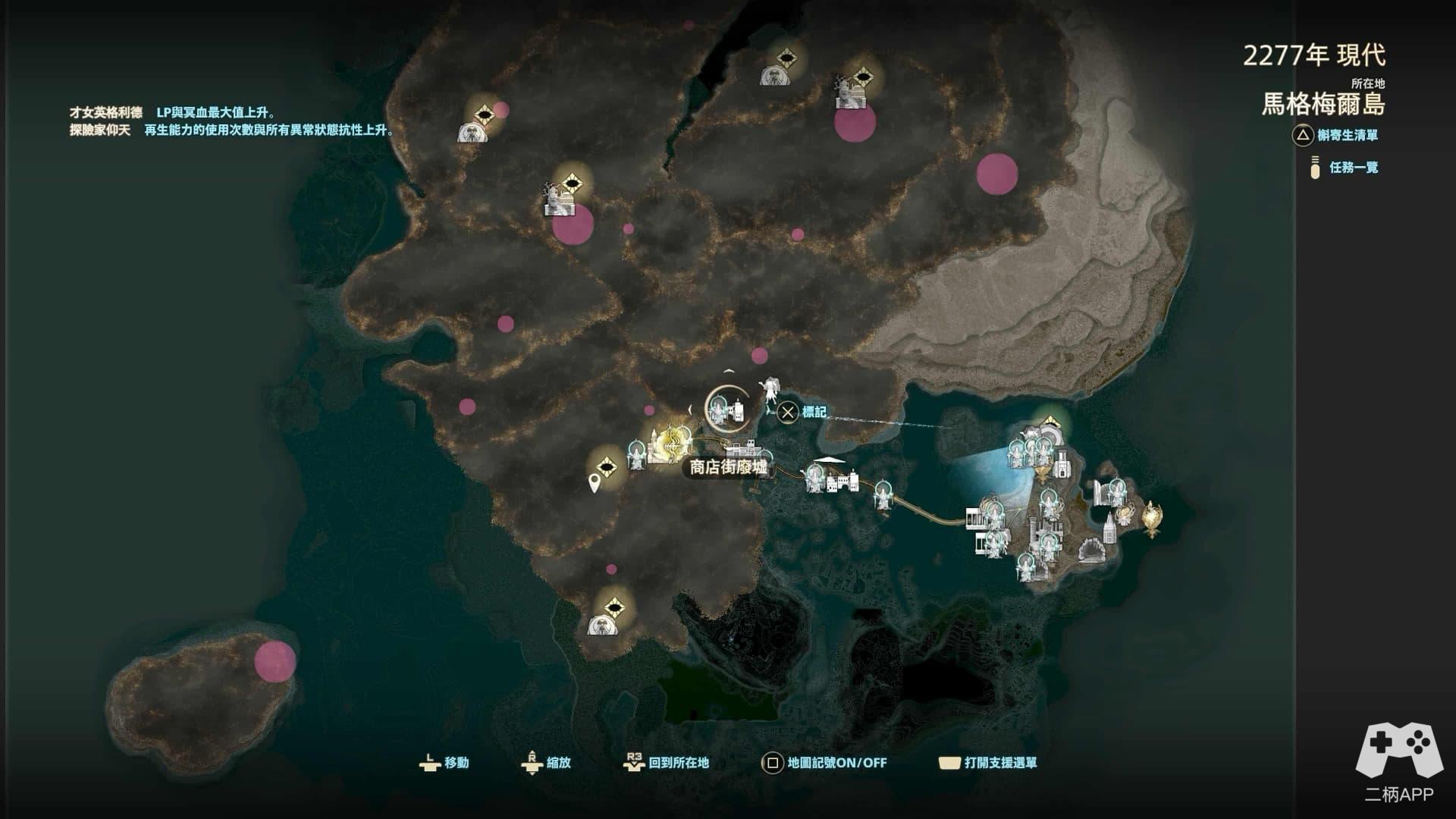Select the tent-roofed building marker

tap(829, 464)
